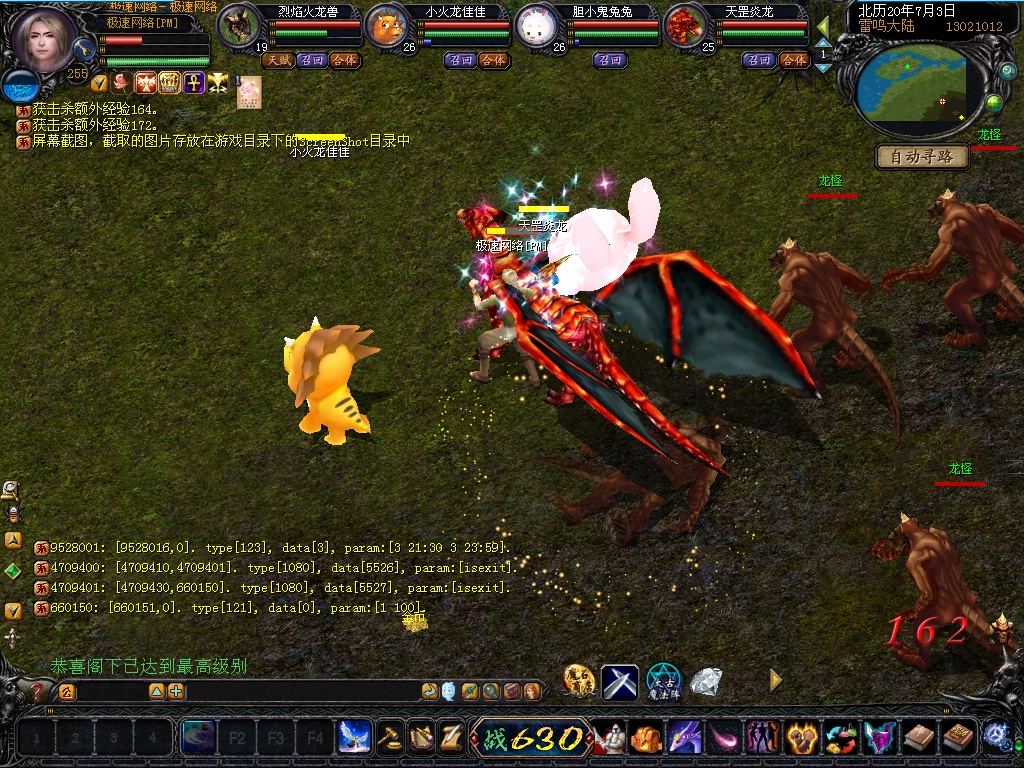Select the 胆小鬼兔兔 rabbit pet portrait
Image resolution: width=1024 pixels, height=768 pixels.
click(535, 27)
